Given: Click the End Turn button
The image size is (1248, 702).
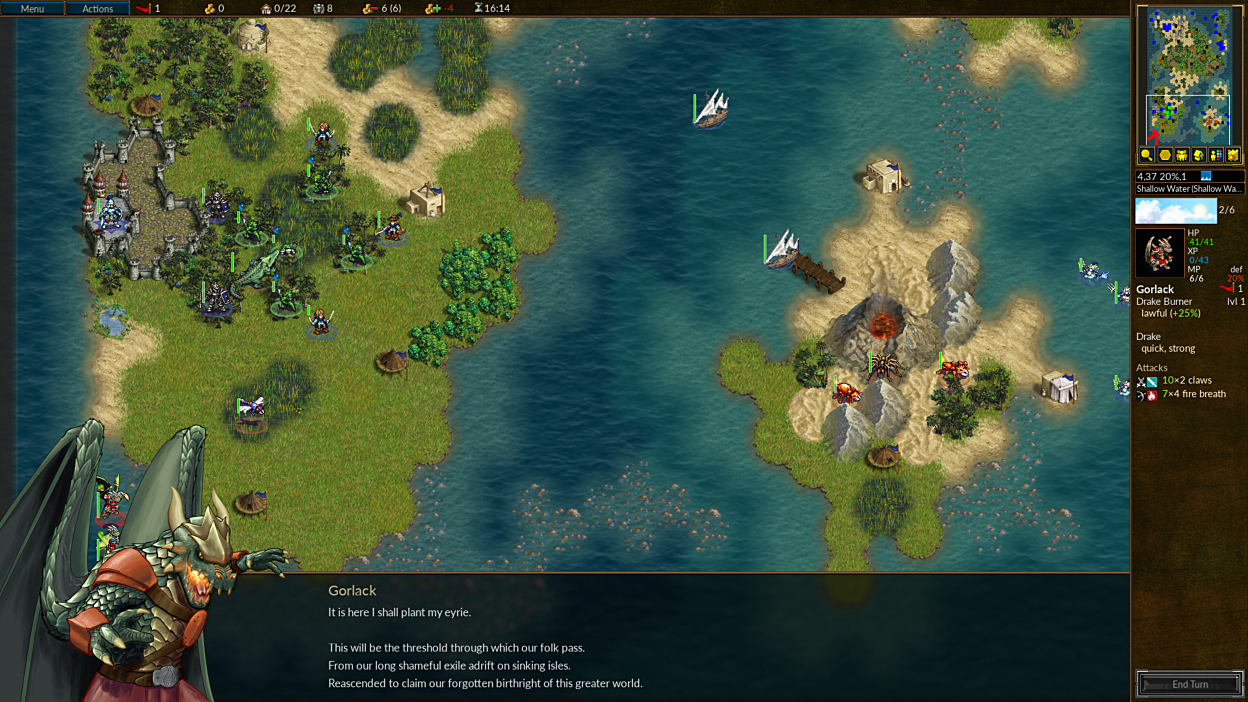Looking at the screenshot, I should 1189,684.
